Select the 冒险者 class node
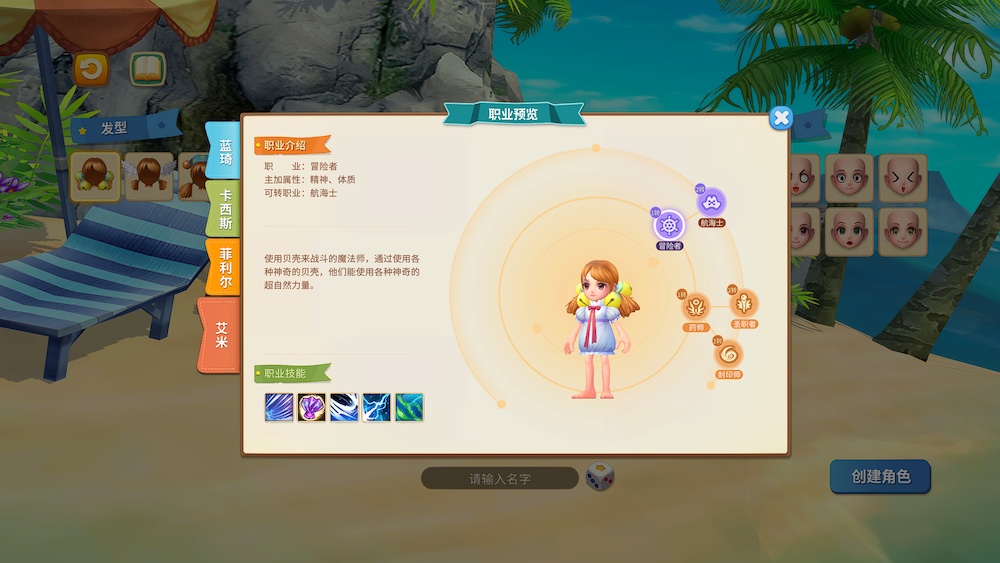Screen dimensions: 1000x563 click(669, 225)
